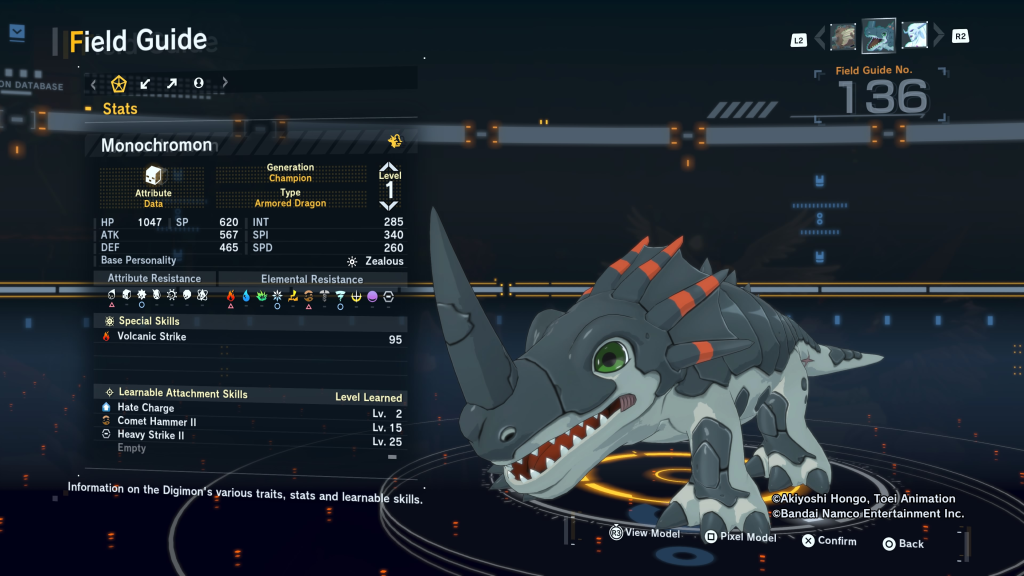Open the next Digimon's white thumbnail
The width and height of the screenshot is (1024, 576).
(915, 37)
